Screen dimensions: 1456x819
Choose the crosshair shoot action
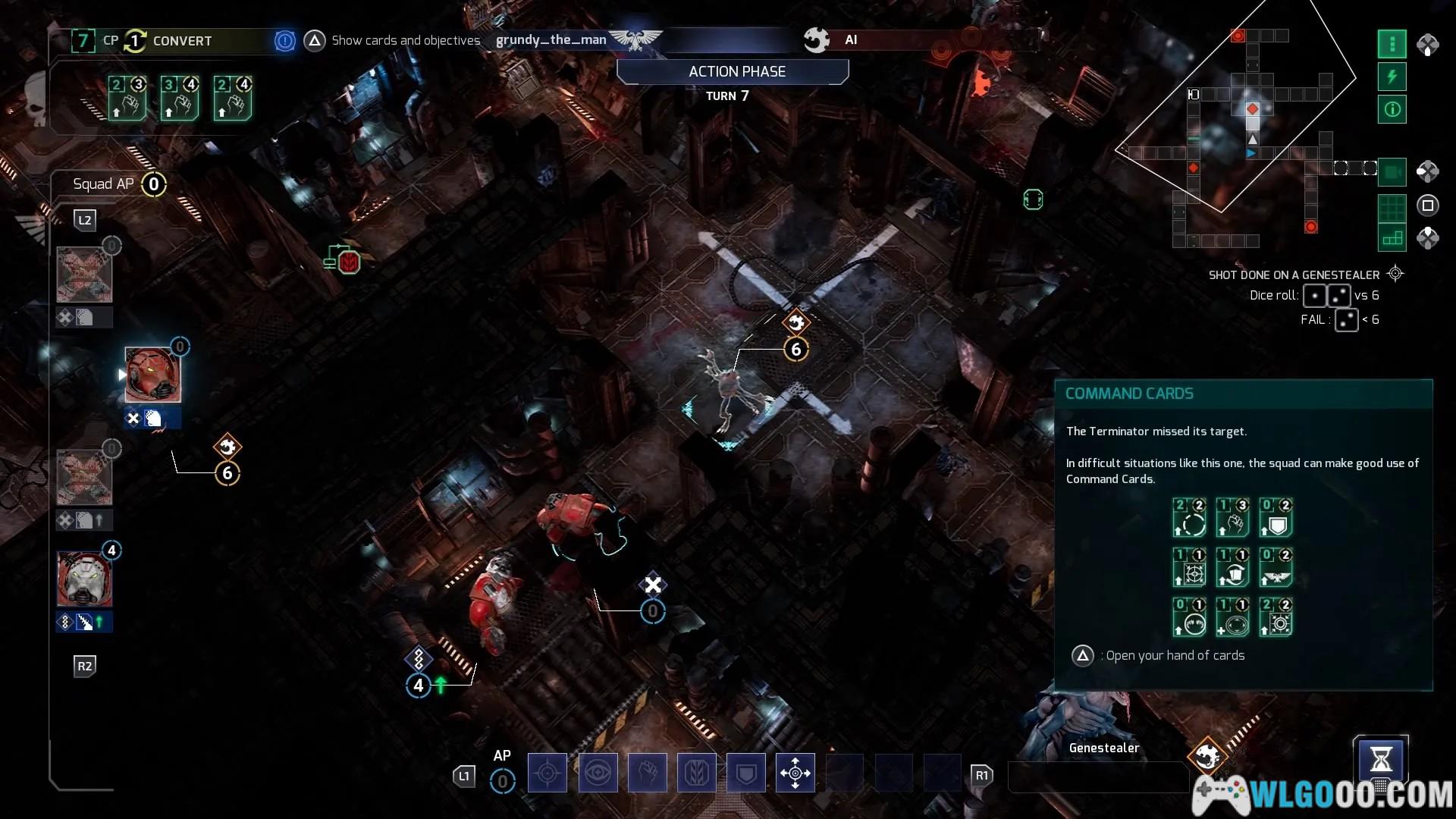[547, 773]
